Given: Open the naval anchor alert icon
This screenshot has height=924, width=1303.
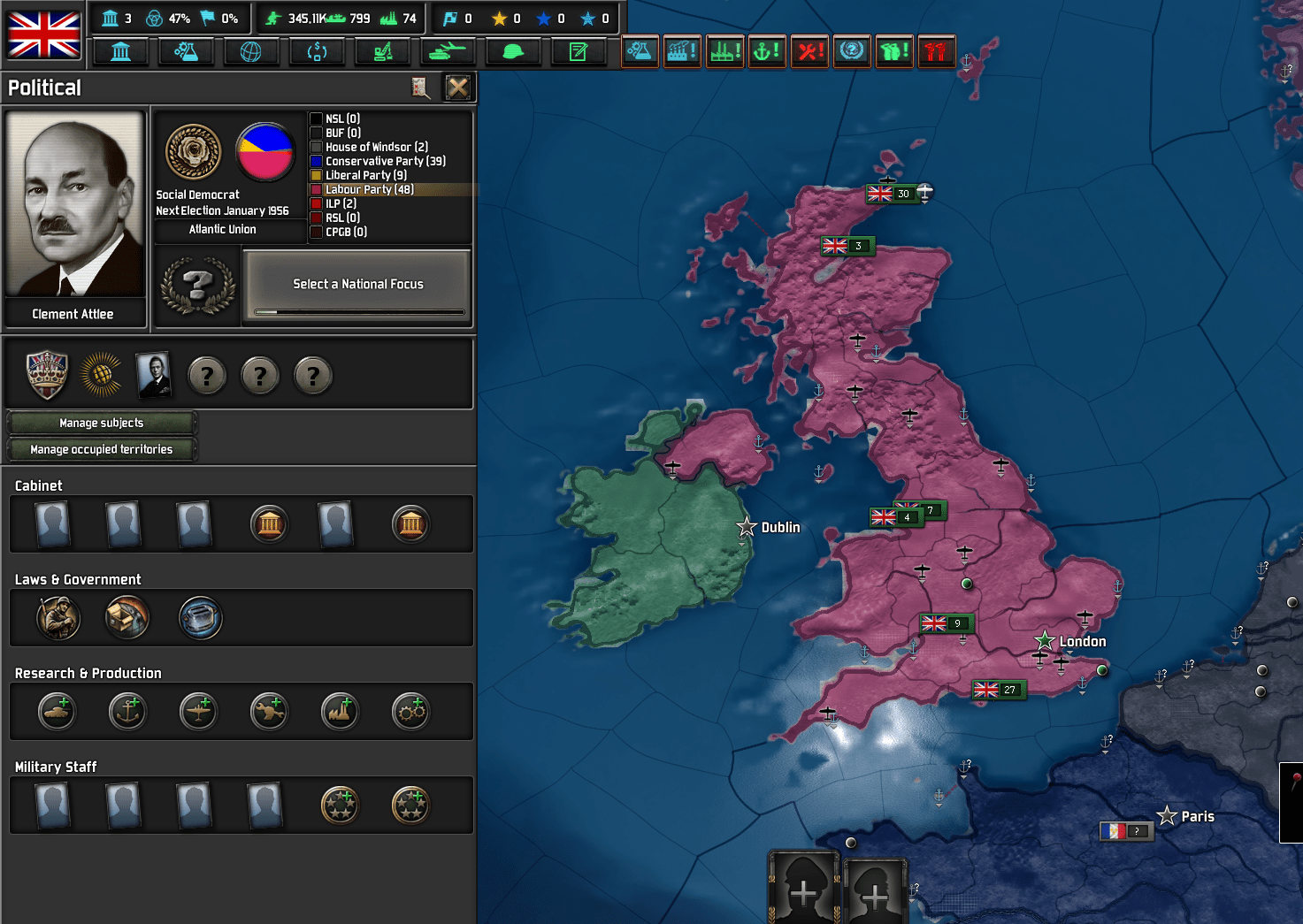Looking at the screenshot, I should 766,51.
